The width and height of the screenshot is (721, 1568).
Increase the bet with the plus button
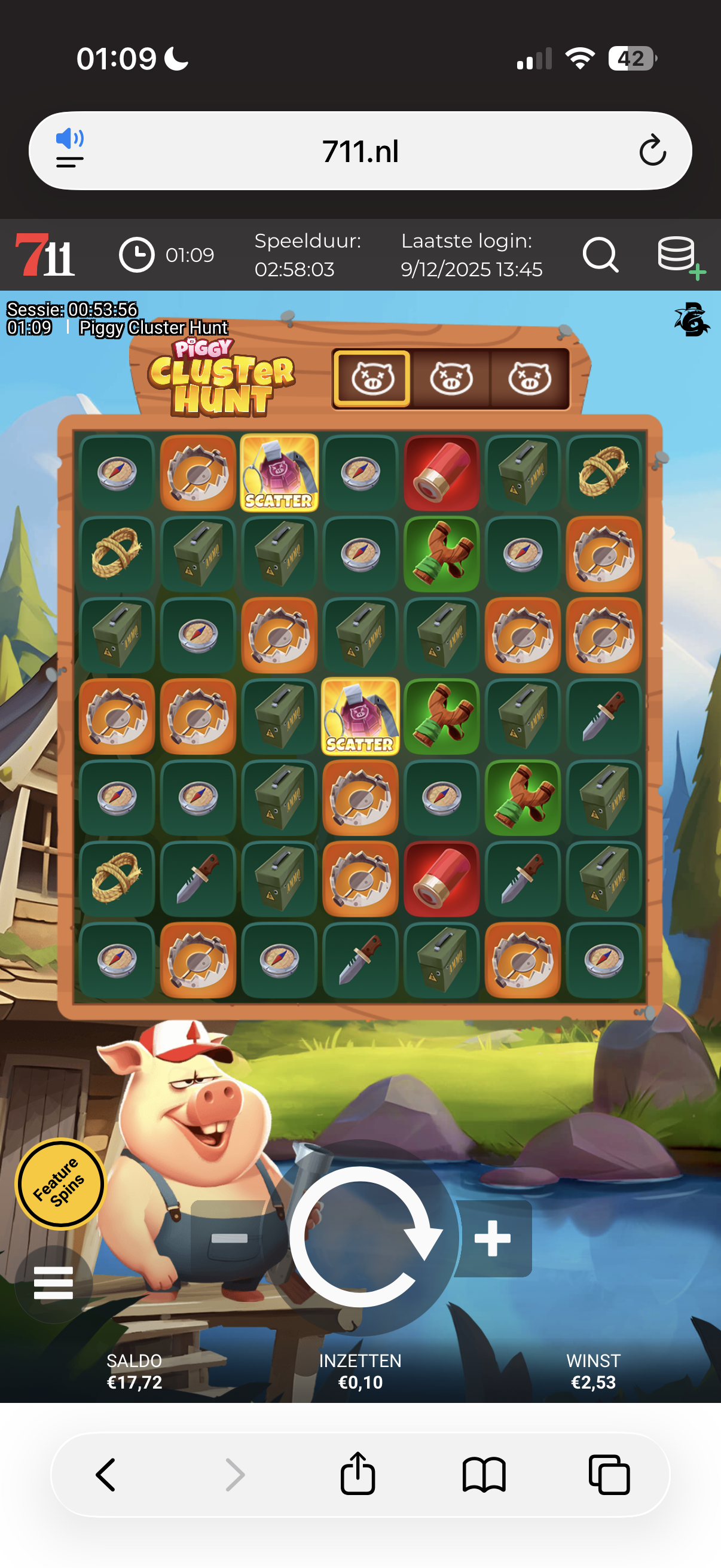[x=493, y=1238]
